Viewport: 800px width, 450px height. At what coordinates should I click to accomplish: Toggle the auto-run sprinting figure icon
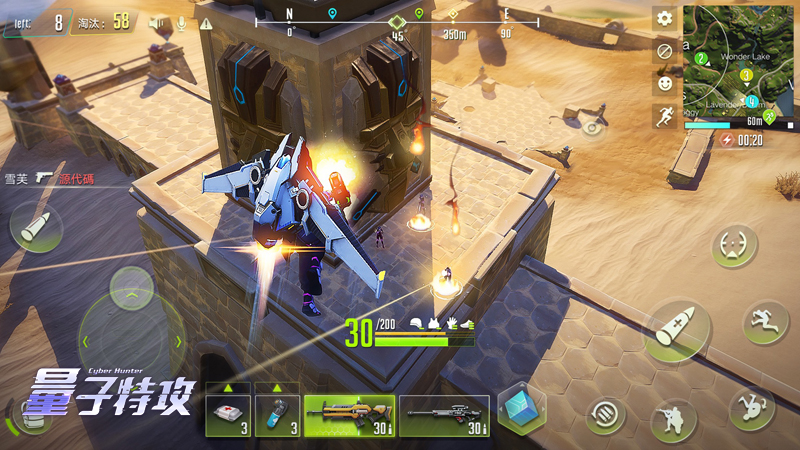pyautogui.click(x=664, y=114)
